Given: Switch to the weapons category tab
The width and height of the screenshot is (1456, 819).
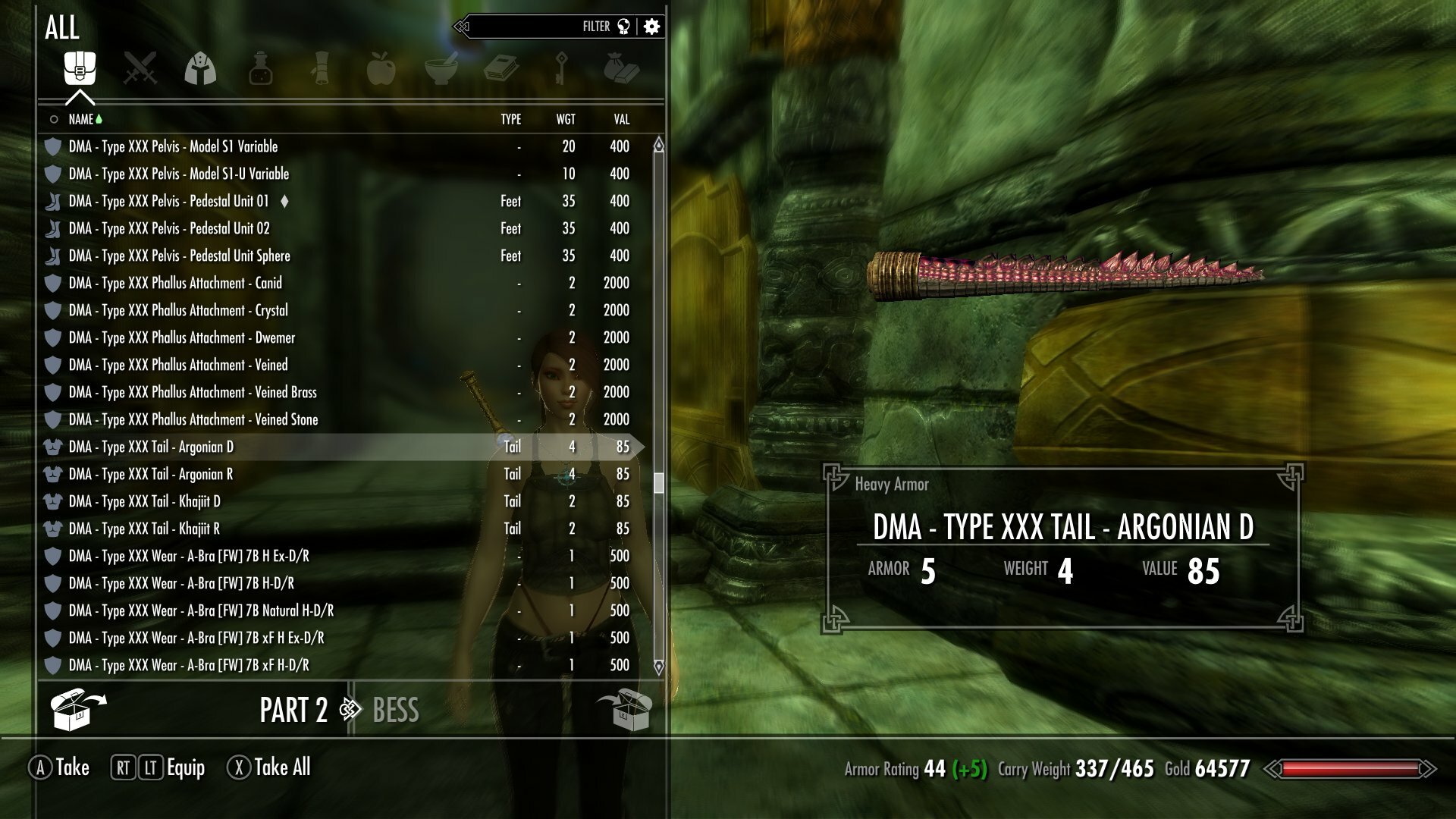Looking at the screenshot, I should pyautogui.click(x=140, y=68).
